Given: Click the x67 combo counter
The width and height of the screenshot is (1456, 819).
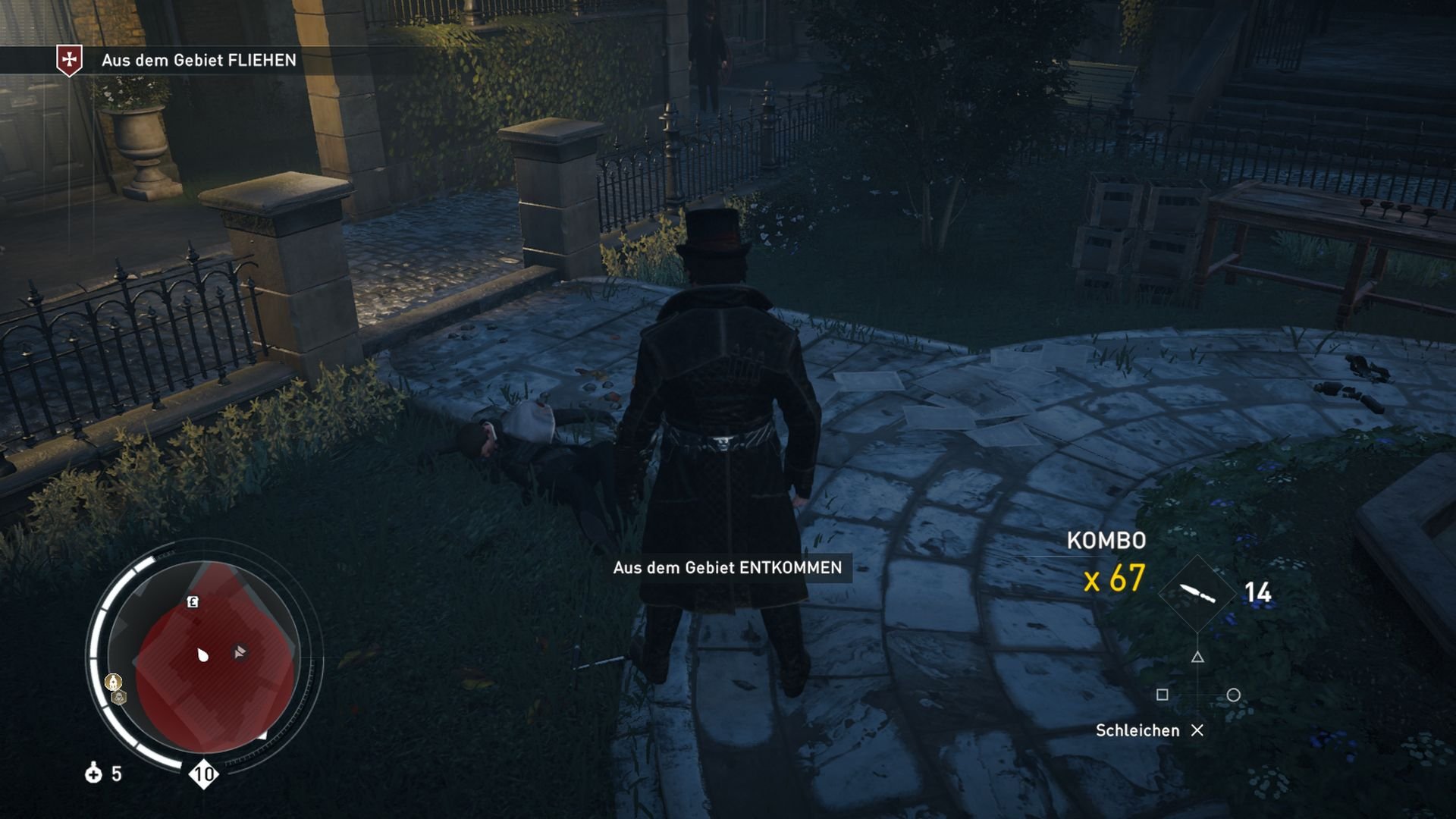Looking at the screenshot, I should click(1113, 577).
